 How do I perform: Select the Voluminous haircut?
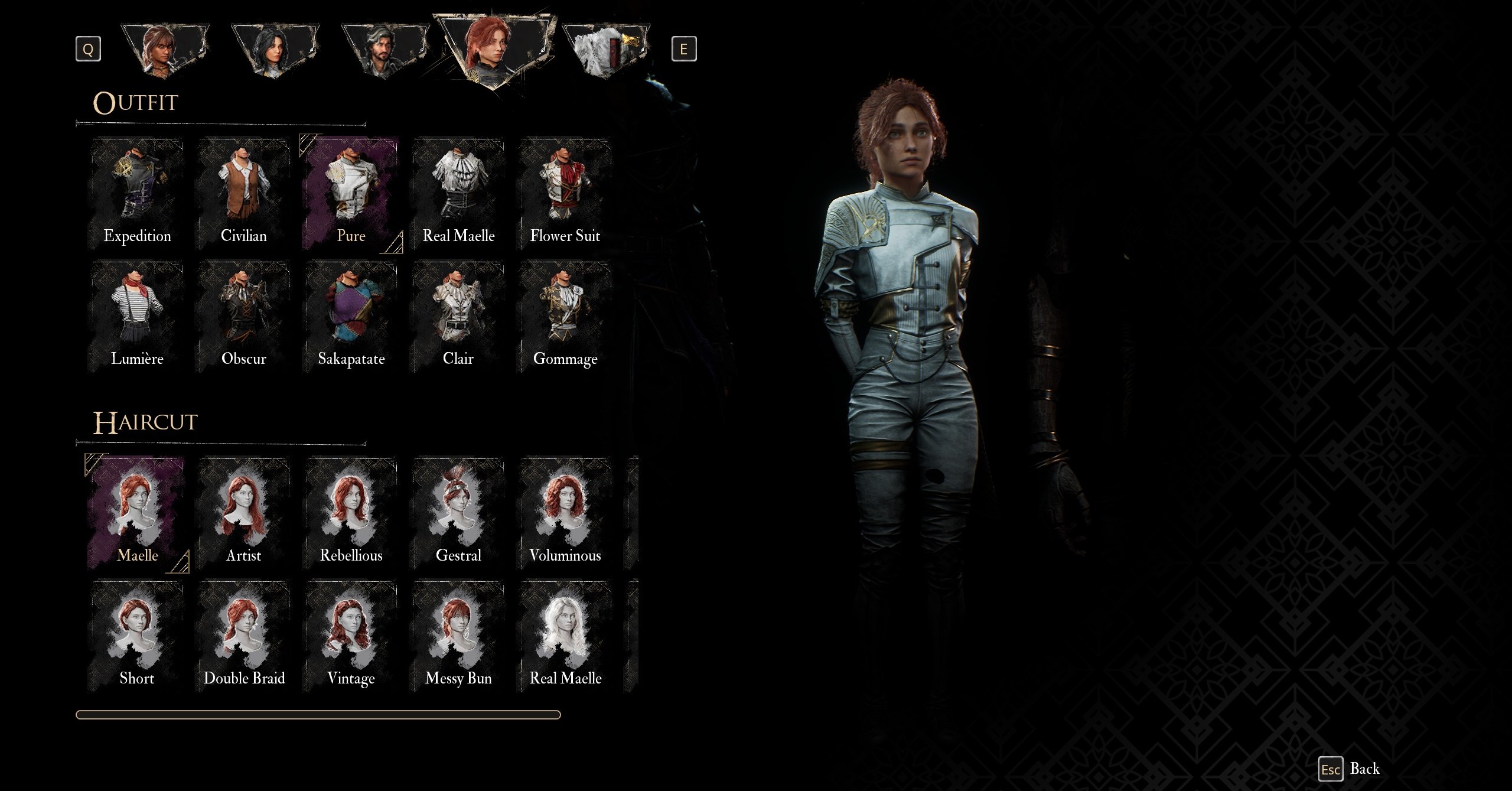(565, 512)
